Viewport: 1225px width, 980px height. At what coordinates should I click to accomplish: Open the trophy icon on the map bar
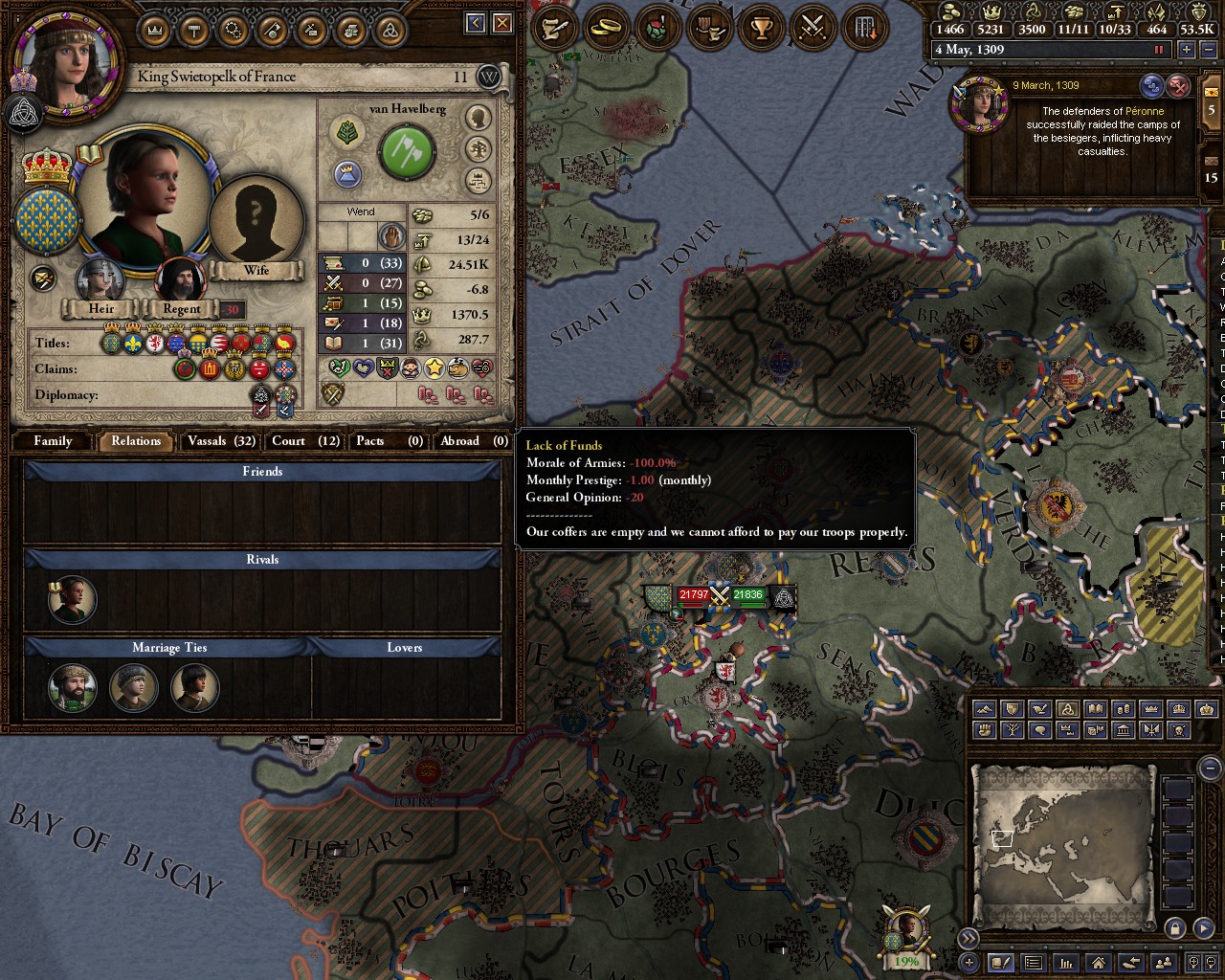point(761,28)
